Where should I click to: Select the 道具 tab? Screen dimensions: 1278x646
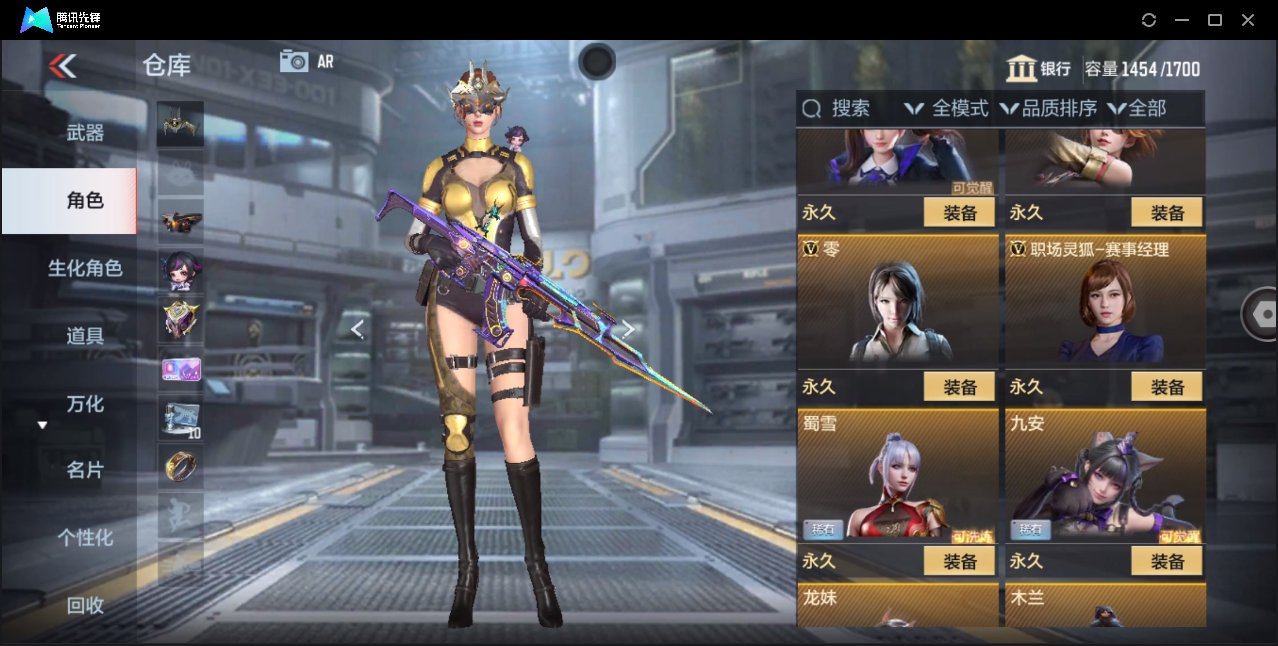coord(85,336)
